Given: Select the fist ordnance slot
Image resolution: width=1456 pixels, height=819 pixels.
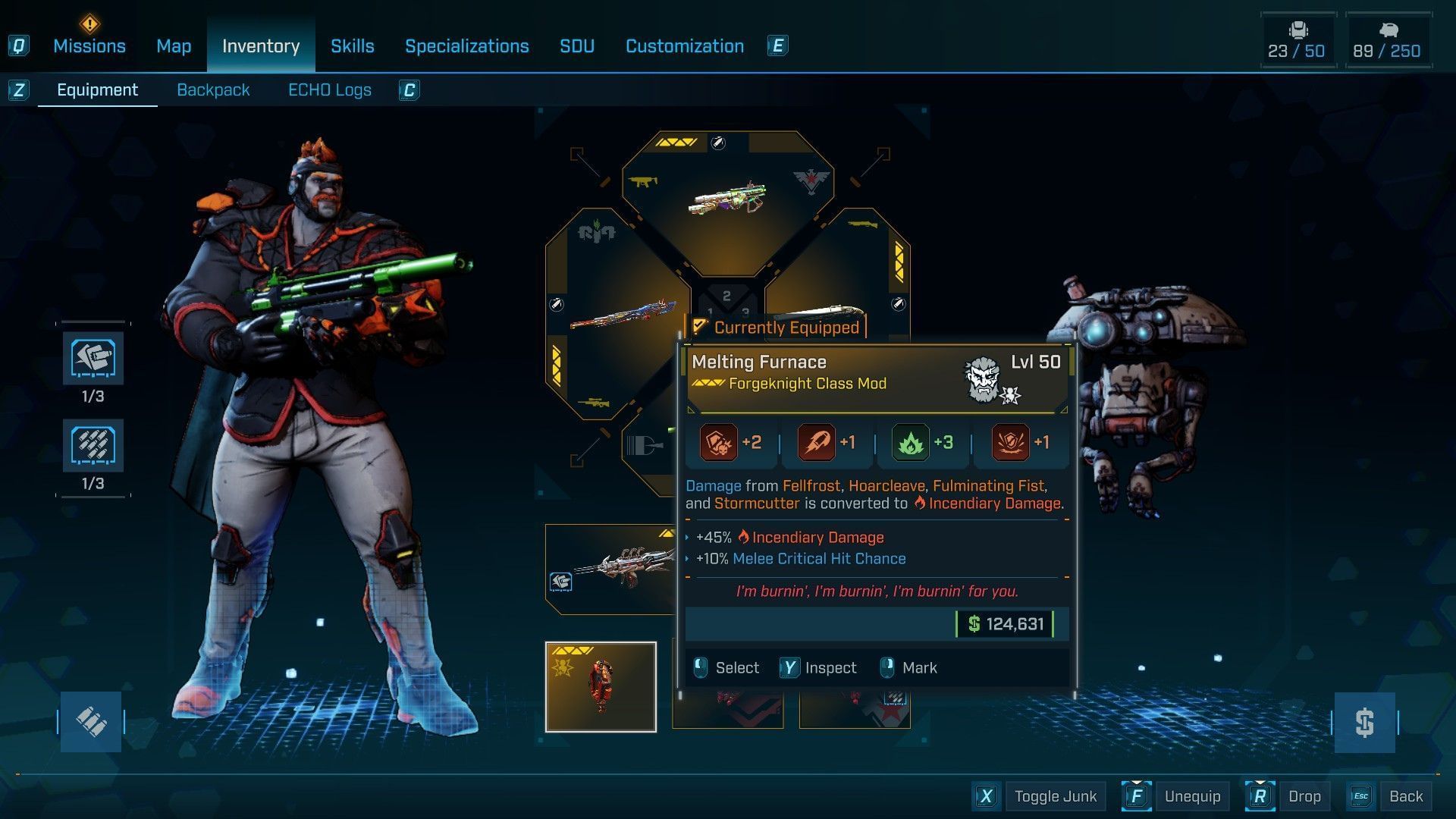Looking at the screenshot, I should pyautogui.click(x=93, y=359).
